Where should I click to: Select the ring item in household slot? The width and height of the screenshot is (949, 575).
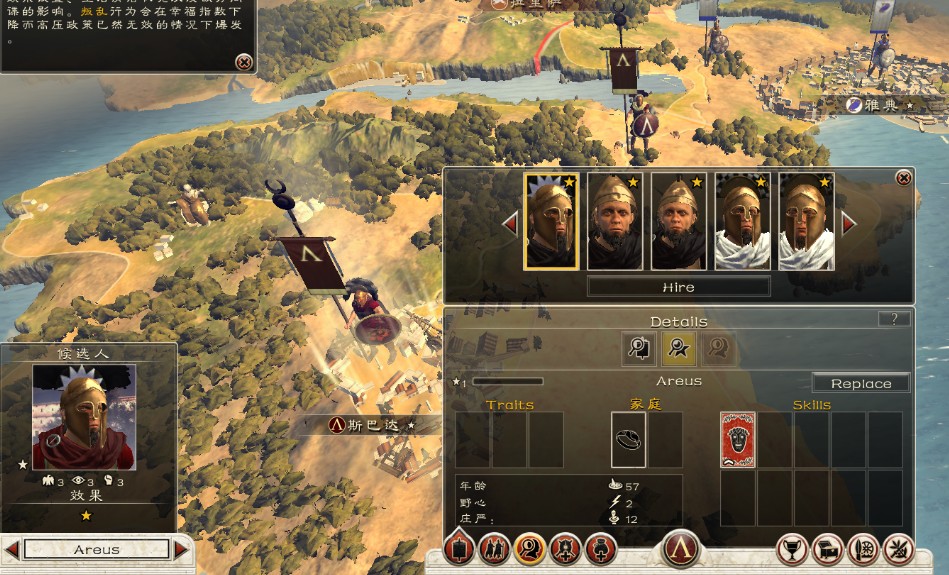click(628, 440)
